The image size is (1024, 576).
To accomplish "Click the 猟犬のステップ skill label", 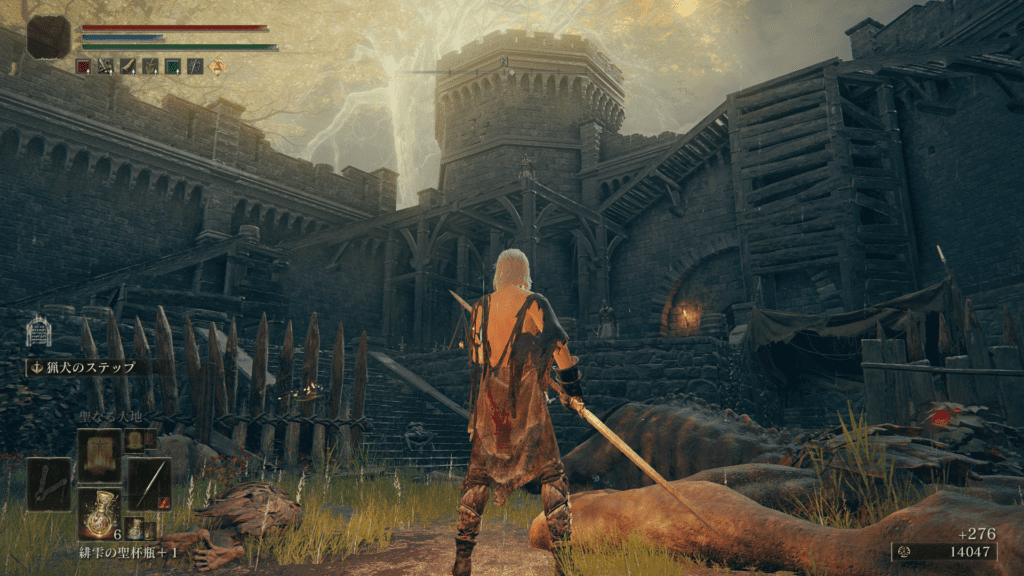I will tap(88, 367).
